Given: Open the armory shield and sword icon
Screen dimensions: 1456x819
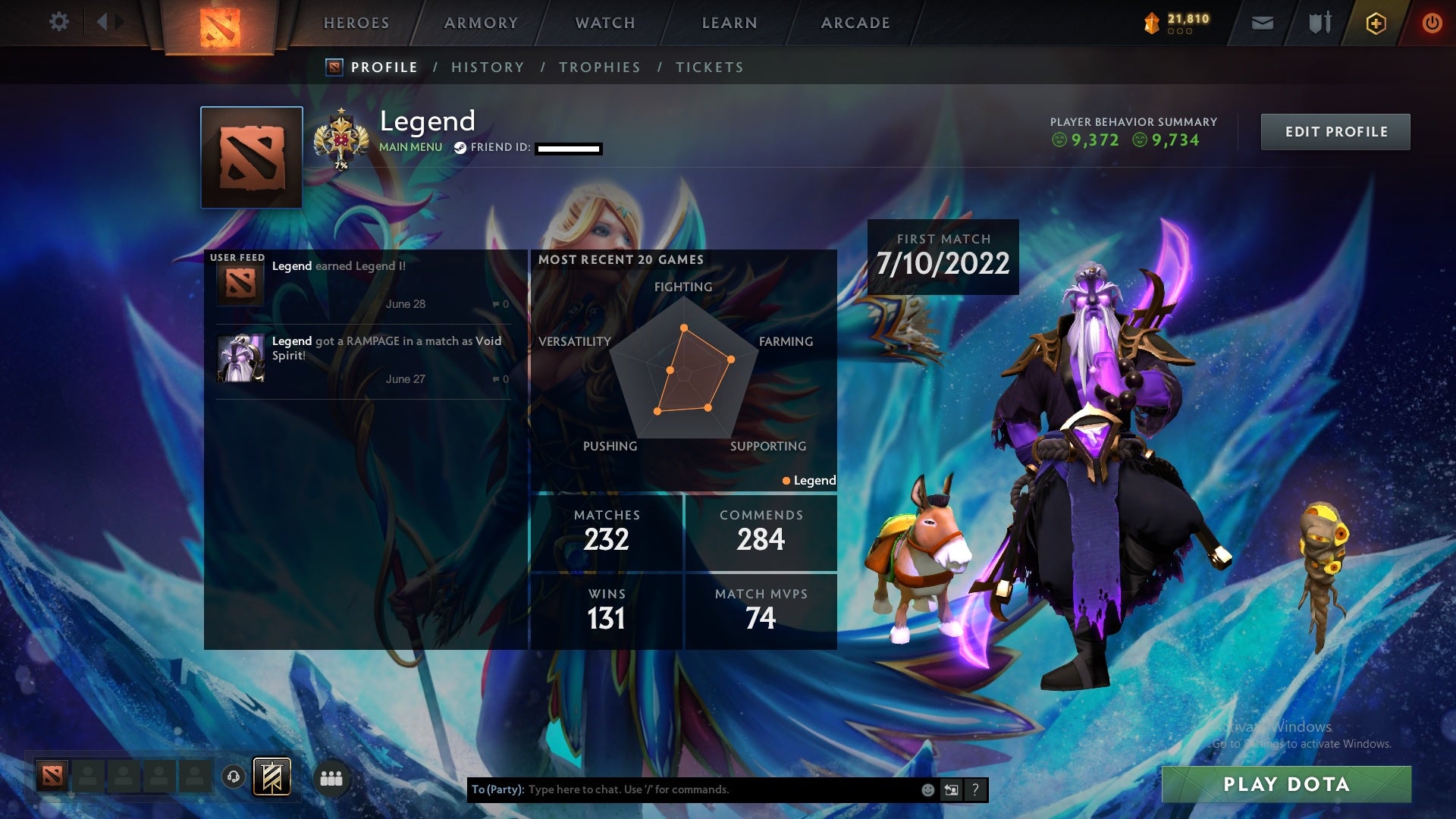Looking at the screenshot, I should tap(1319, 23).
